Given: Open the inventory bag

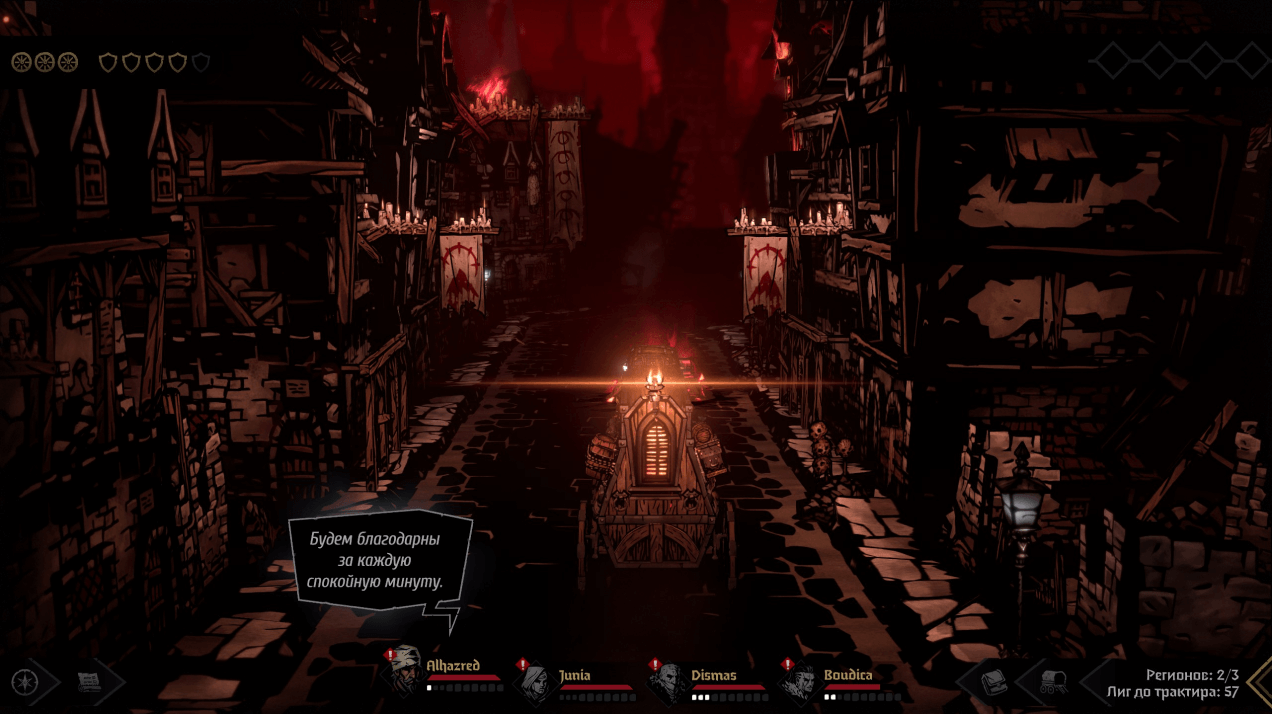Looking at the screenshot, I should 993,682.
